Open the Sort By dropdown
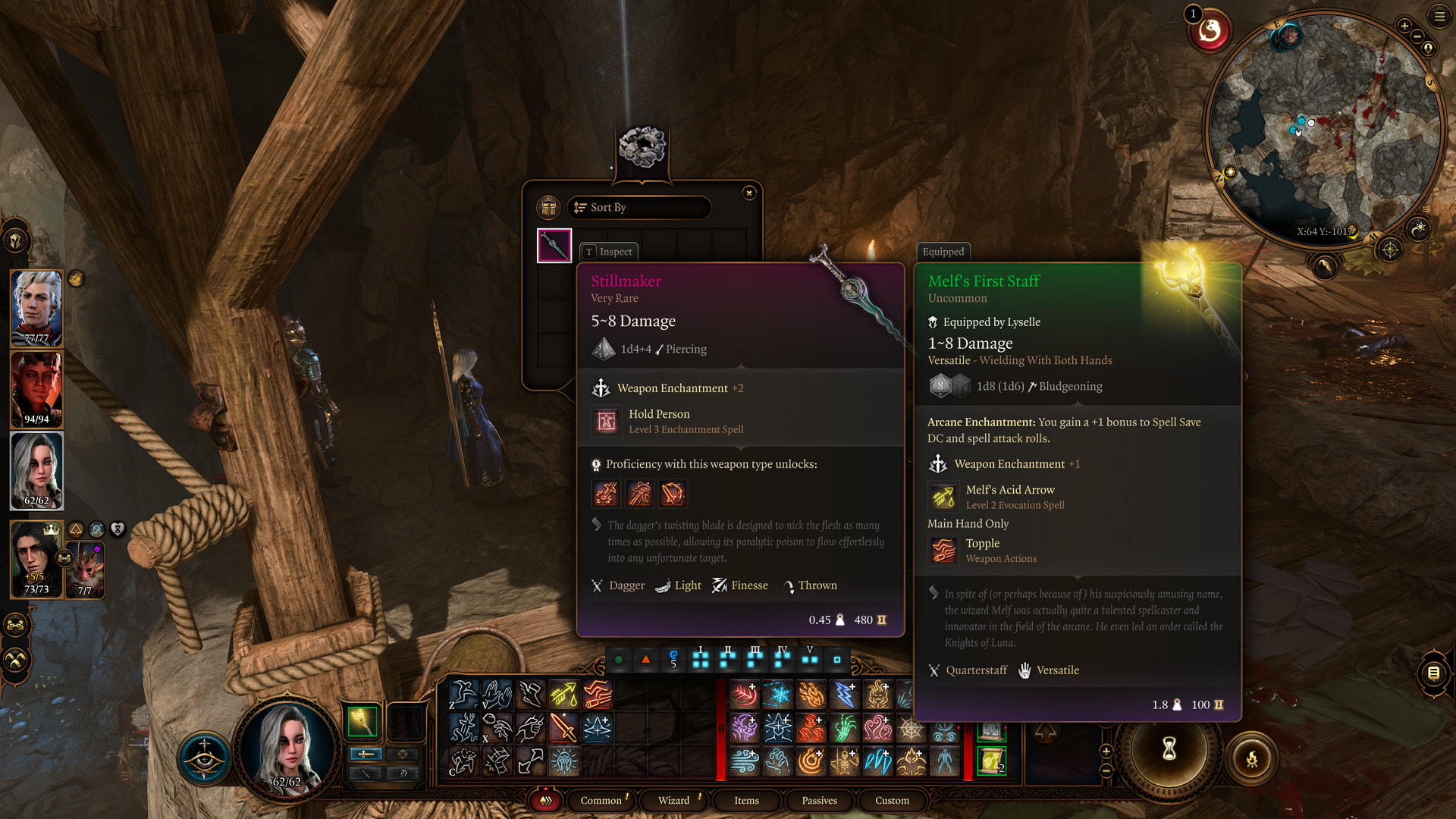The height and width of the screenshot is (819, 1456). [x=639, y=208]
